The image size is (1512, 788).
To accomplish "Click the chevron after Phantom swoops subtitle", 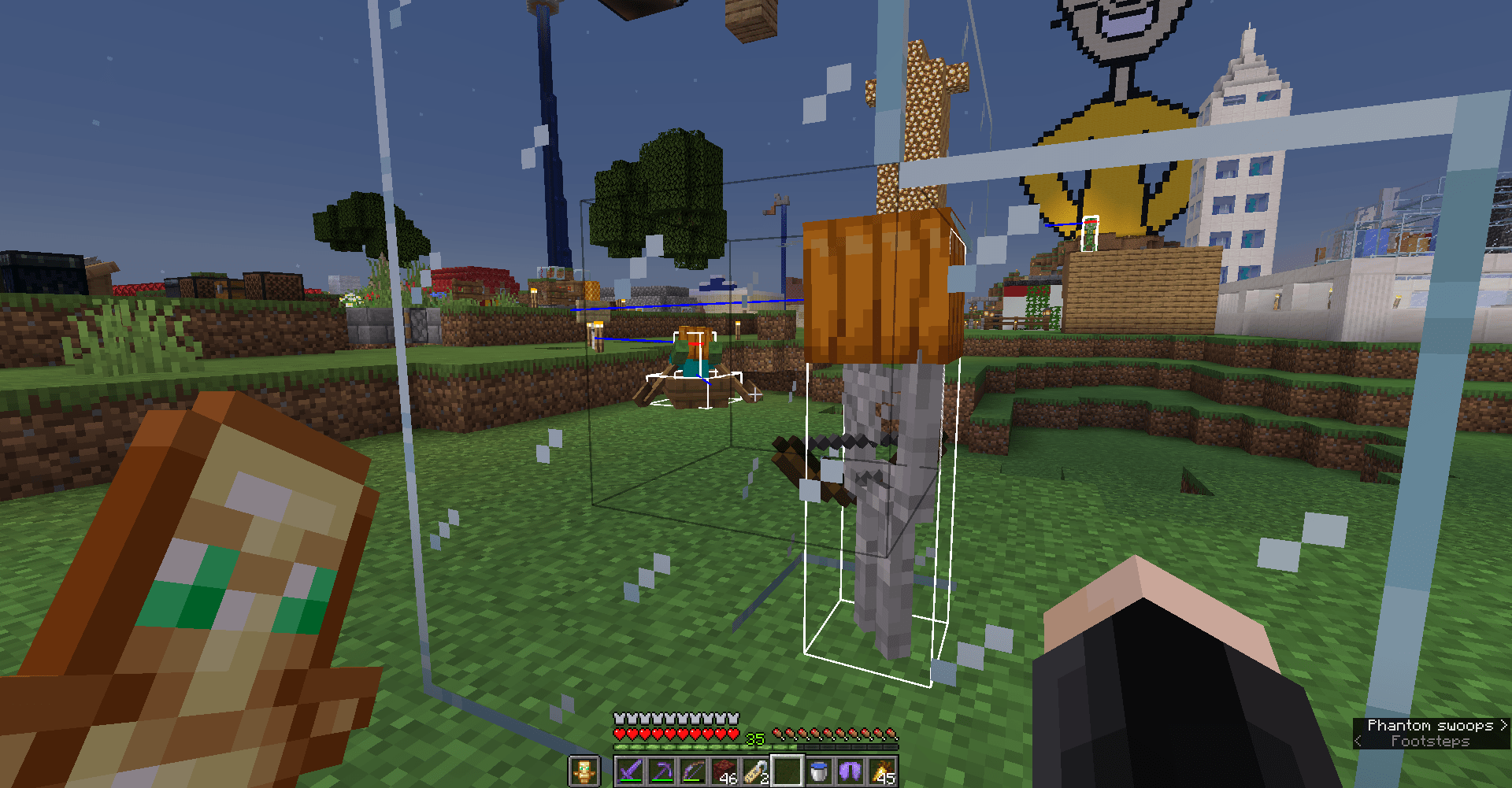I will (1503, 725).
